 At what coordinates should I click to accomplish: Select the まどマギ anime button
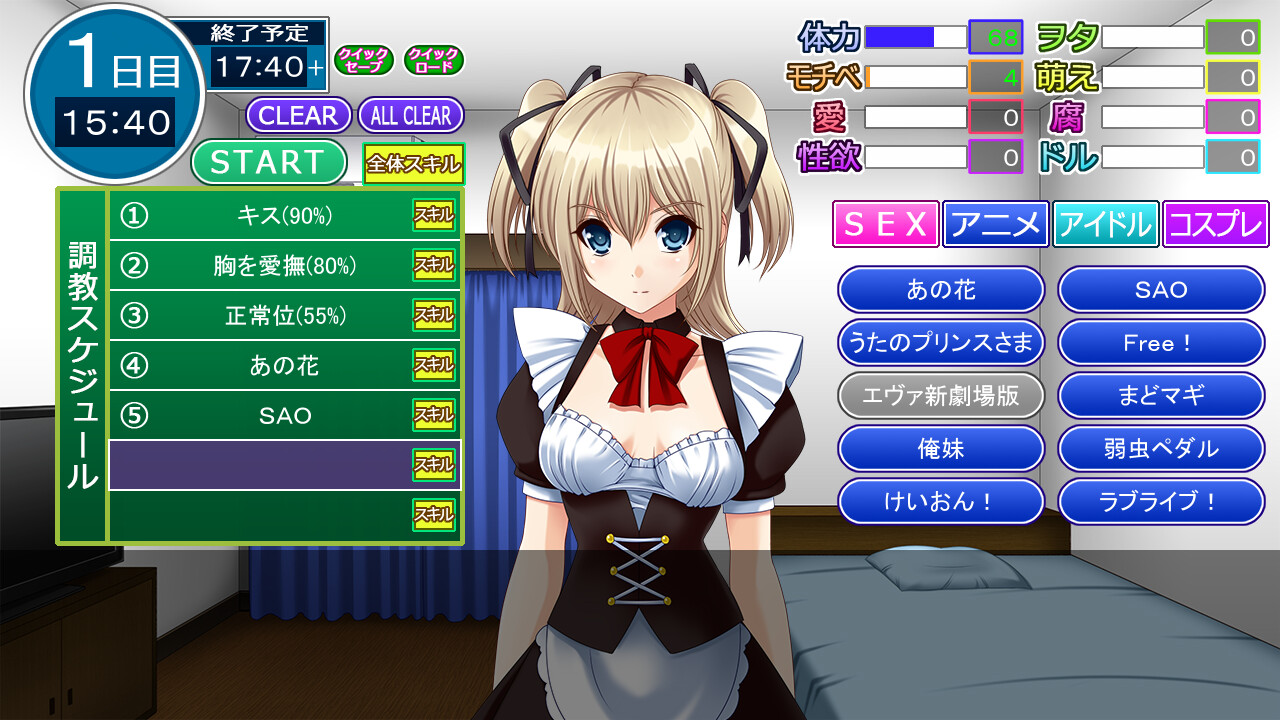1161,396
